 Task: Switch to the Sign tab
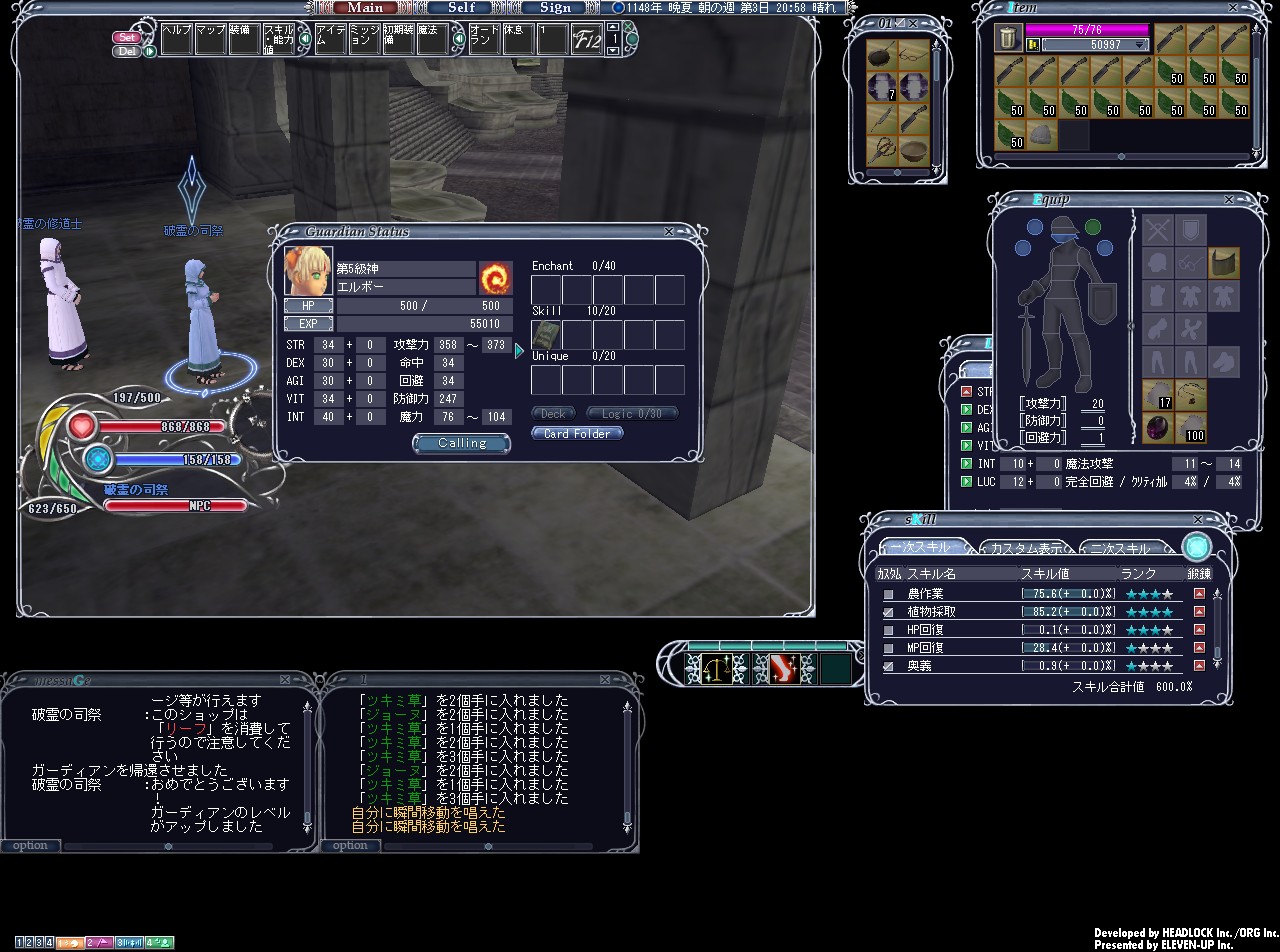click(x=555, y=7)
